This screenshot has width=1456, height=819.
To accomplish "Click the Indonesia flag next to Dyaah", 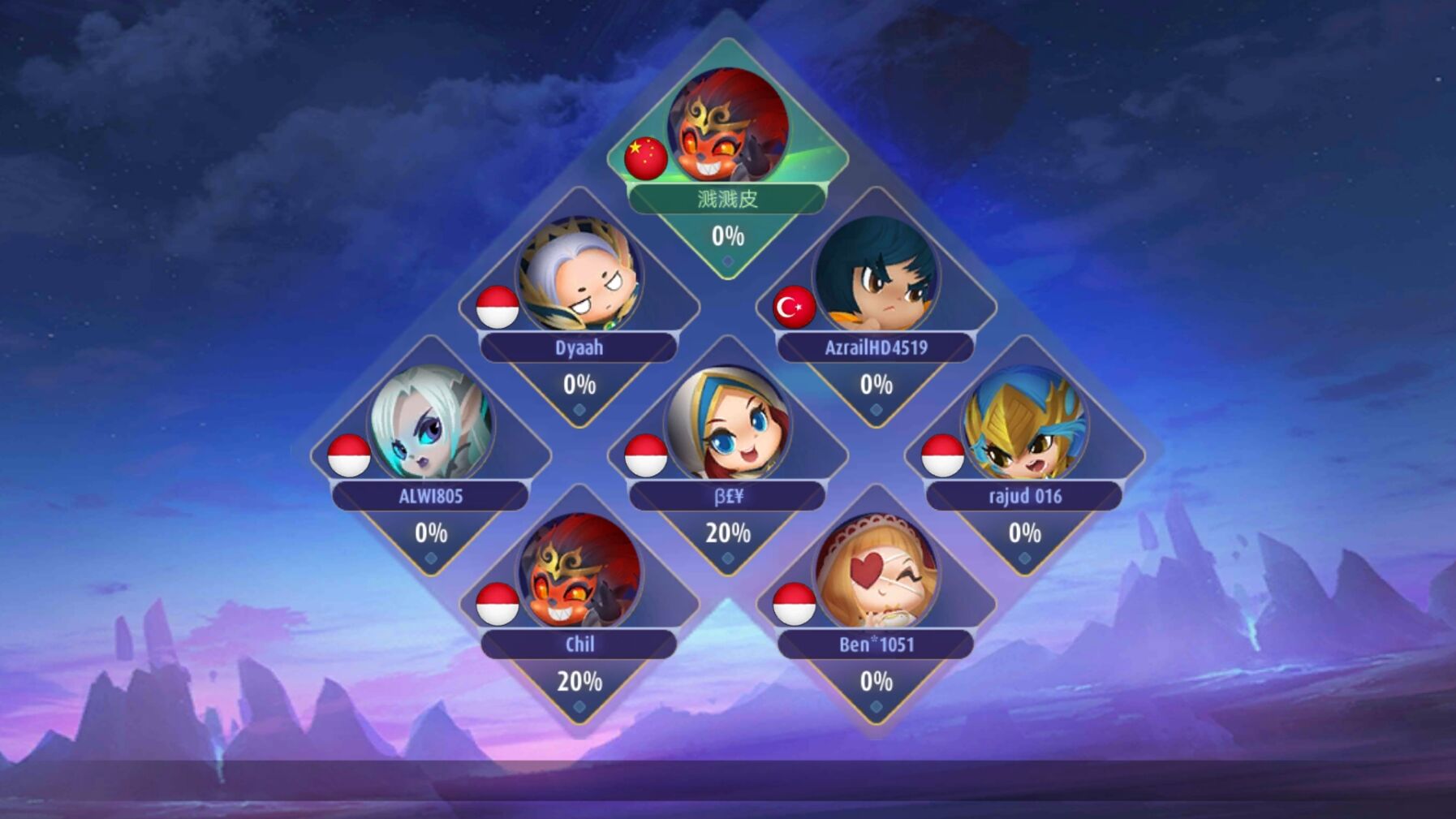I will (x=496, y=308).
